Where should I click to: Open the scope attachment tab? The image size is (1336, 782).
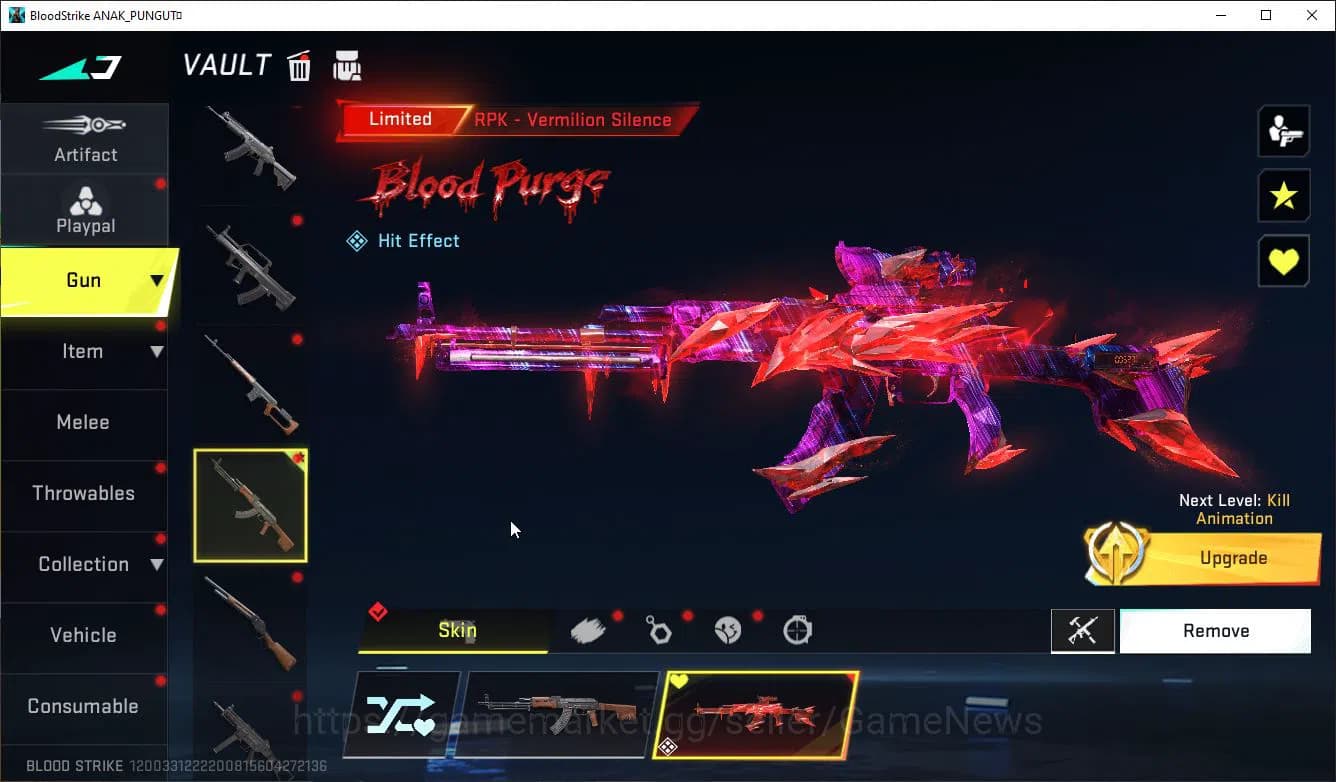797,629
